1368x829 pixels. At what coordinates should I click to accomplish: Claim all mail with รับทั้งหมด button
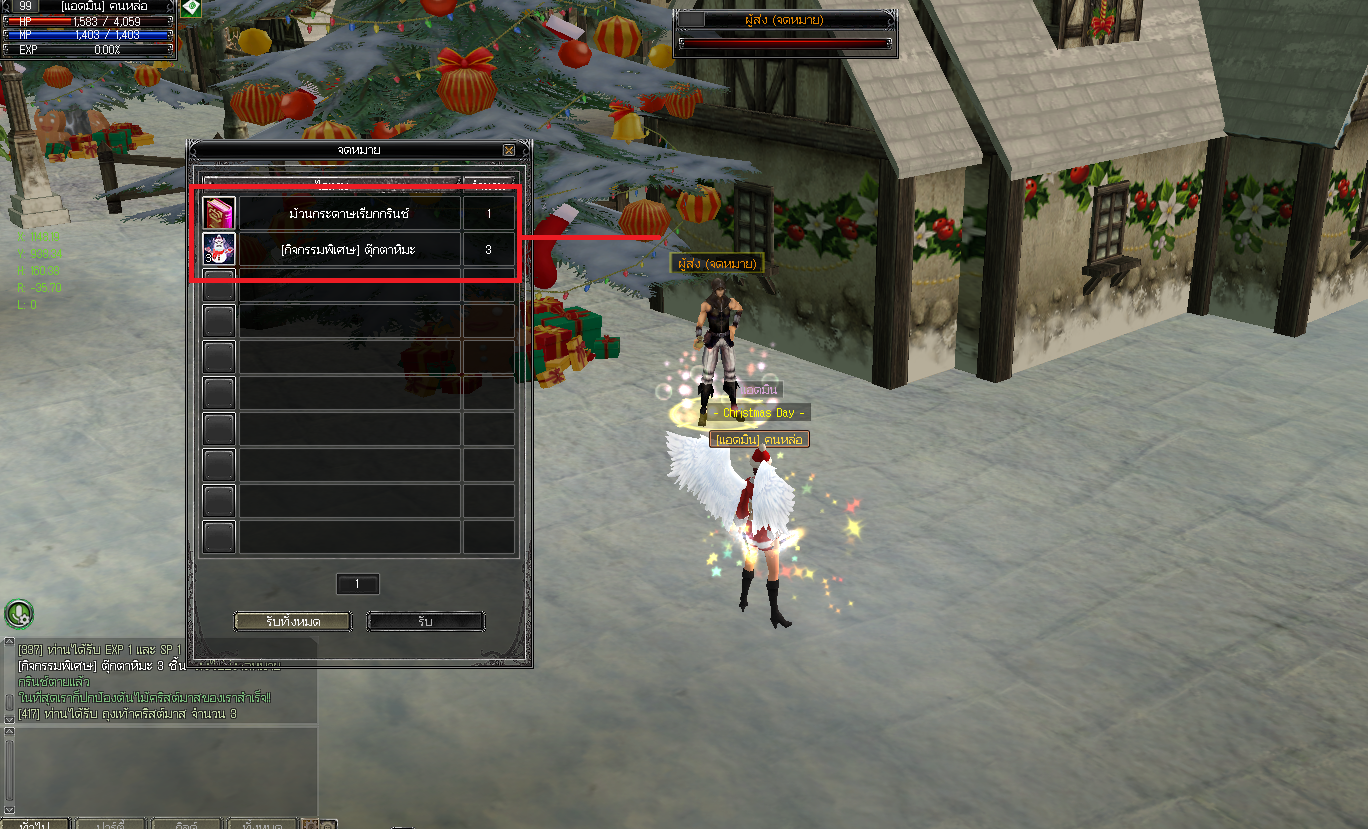tap(293, 622)
